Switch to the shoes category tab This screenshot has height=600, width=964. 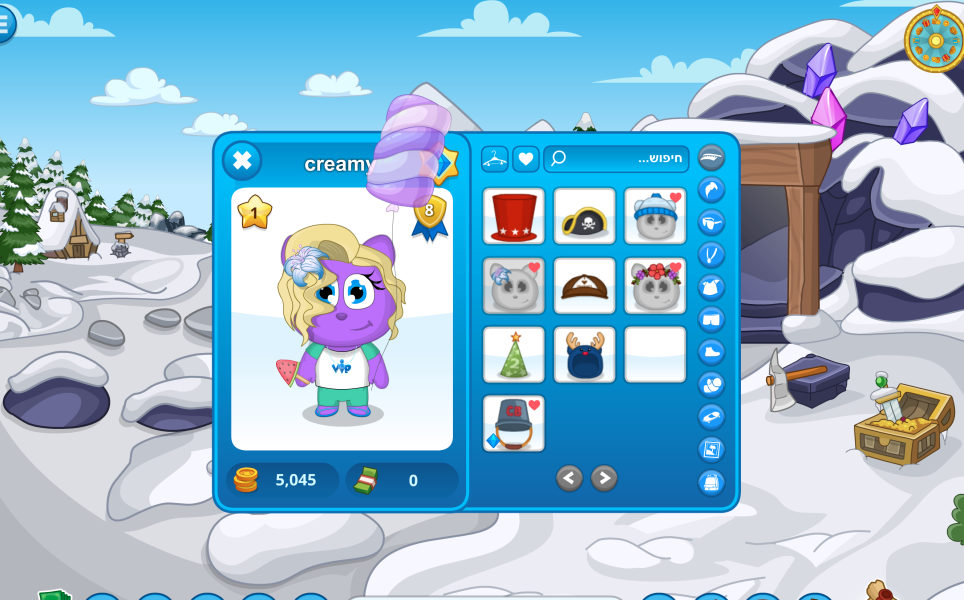(x=711, y=352)
